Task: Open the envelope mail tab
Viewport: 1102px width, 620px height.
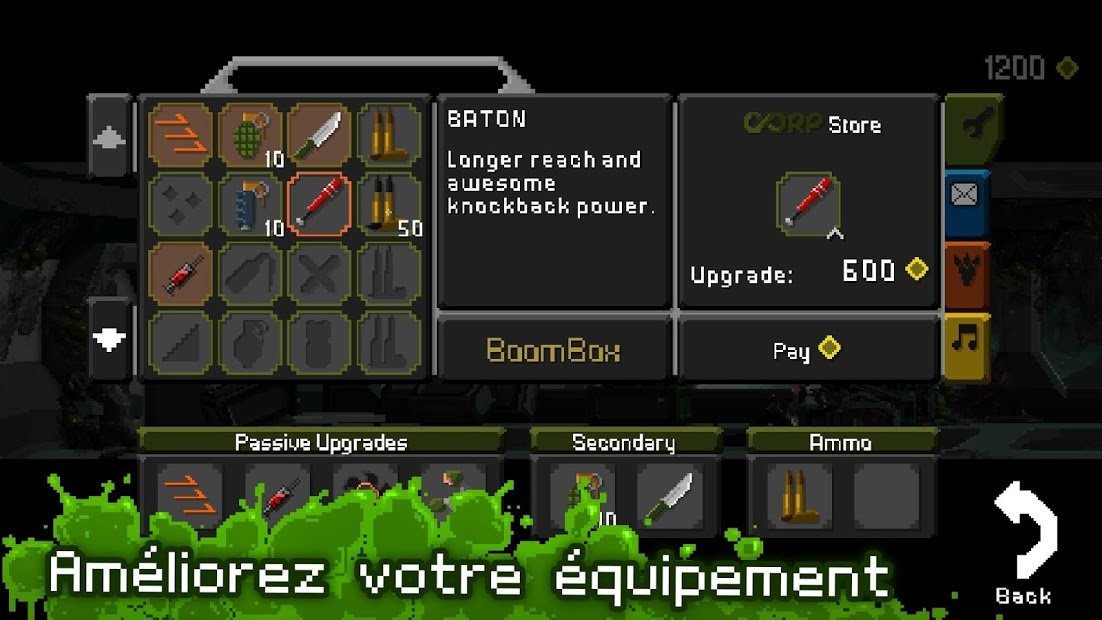Action: click(967, 200)
